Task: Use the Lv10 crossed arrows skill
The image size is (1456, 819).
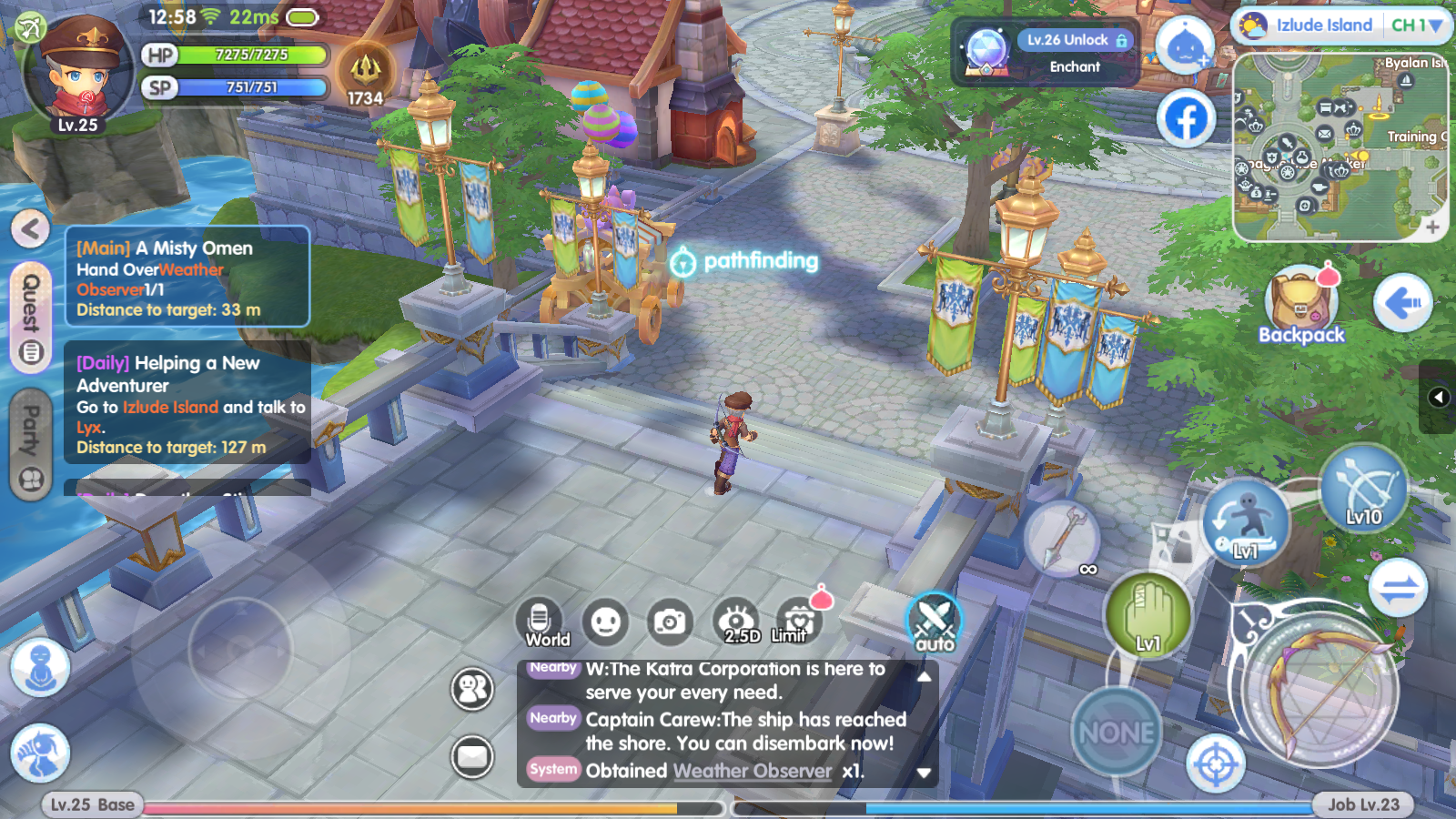Action: click(x=1363, y=488)
